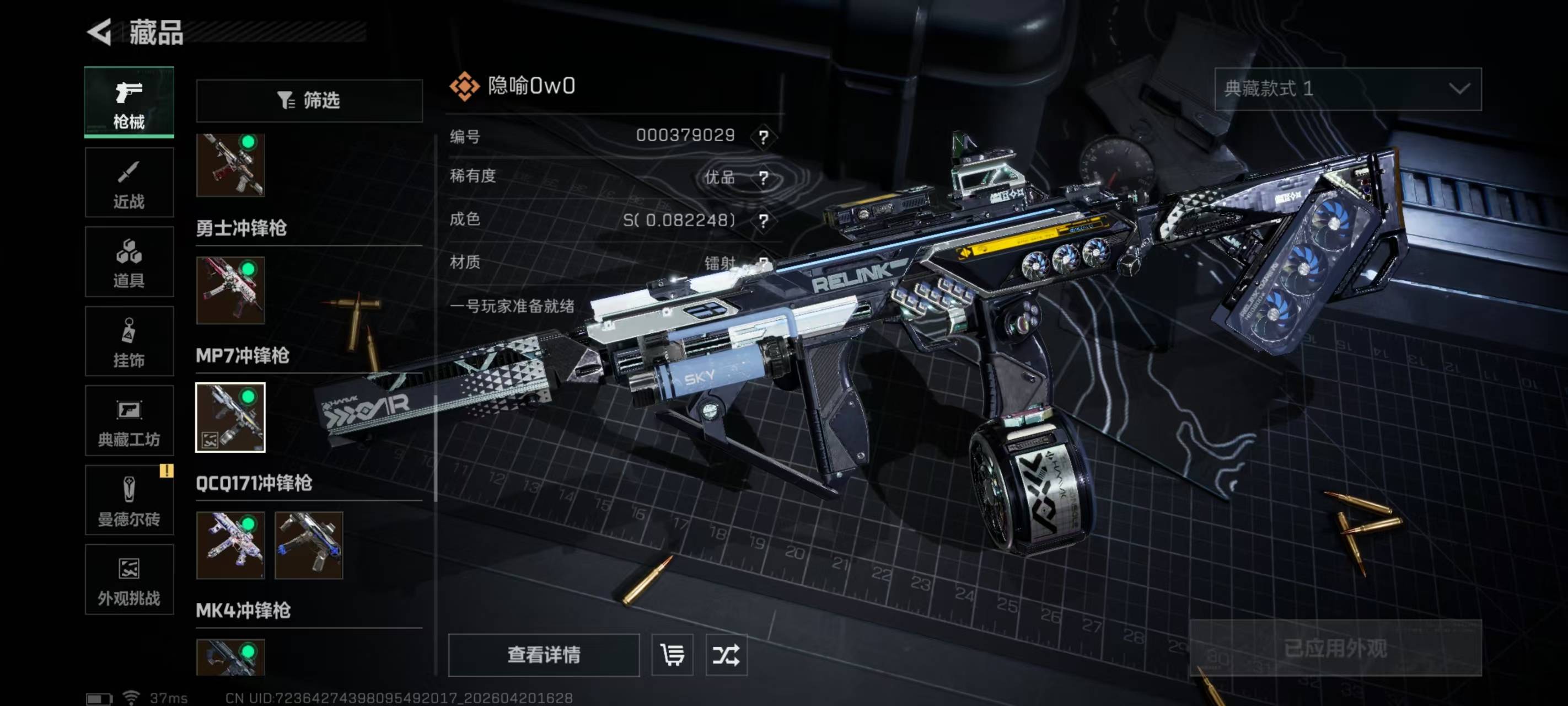Open the 典藏工坊 workshop tab
Screen dimensions: 1568x706
coord(129,421)
